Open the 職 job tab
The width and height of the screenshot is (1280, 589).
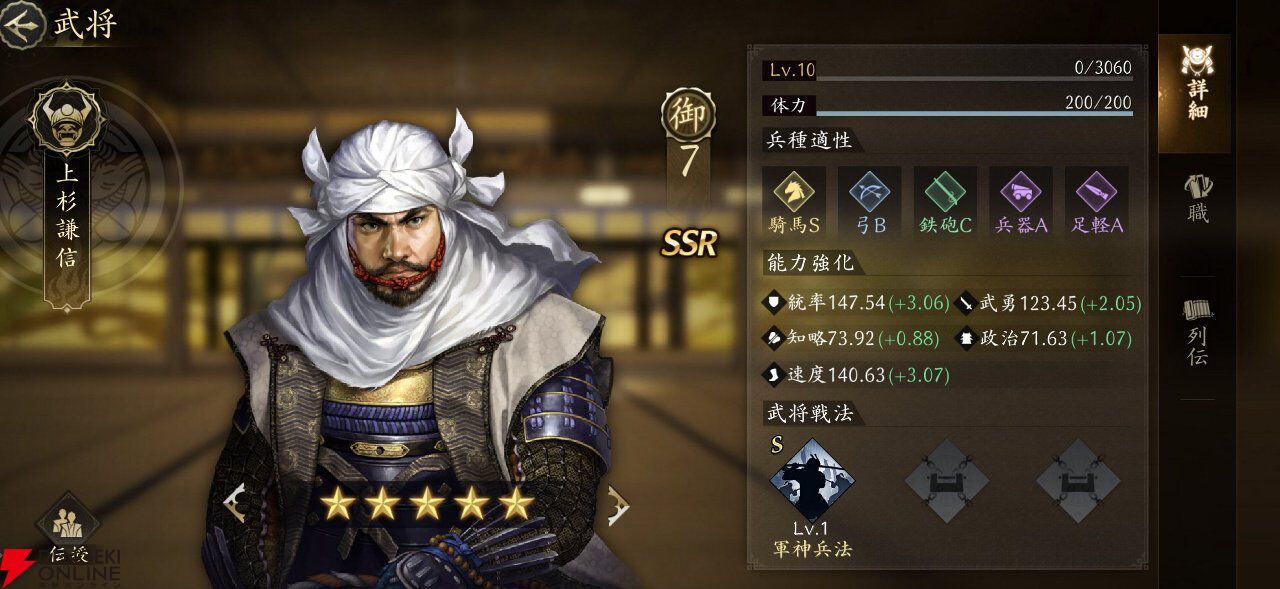(x=1197, y=200)
